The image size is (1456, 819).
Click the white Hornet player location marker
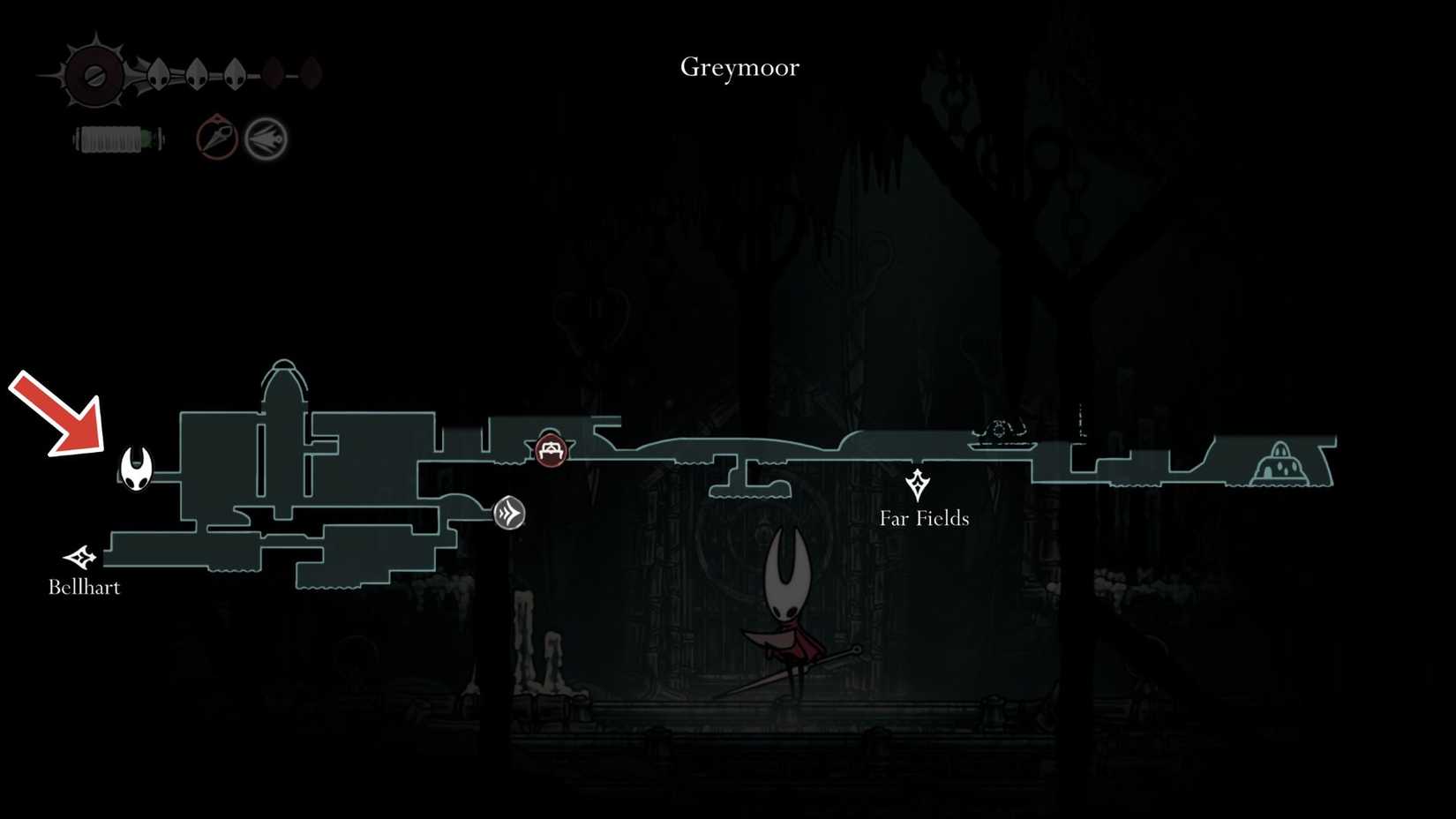point(134,468)
